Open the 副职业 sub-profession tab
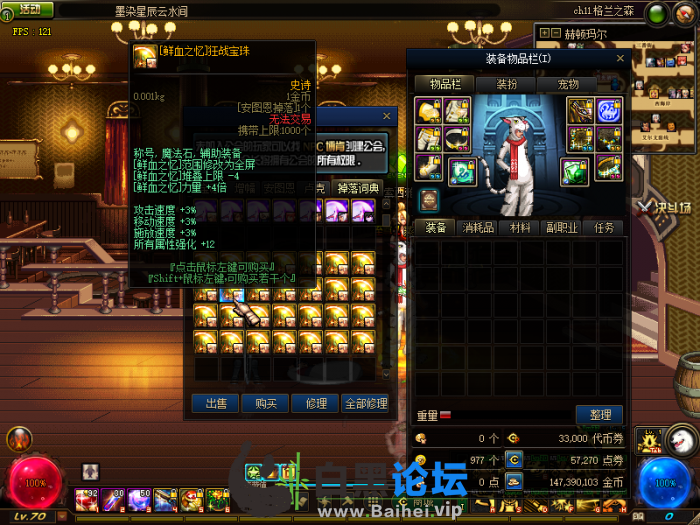 (563, 228)
